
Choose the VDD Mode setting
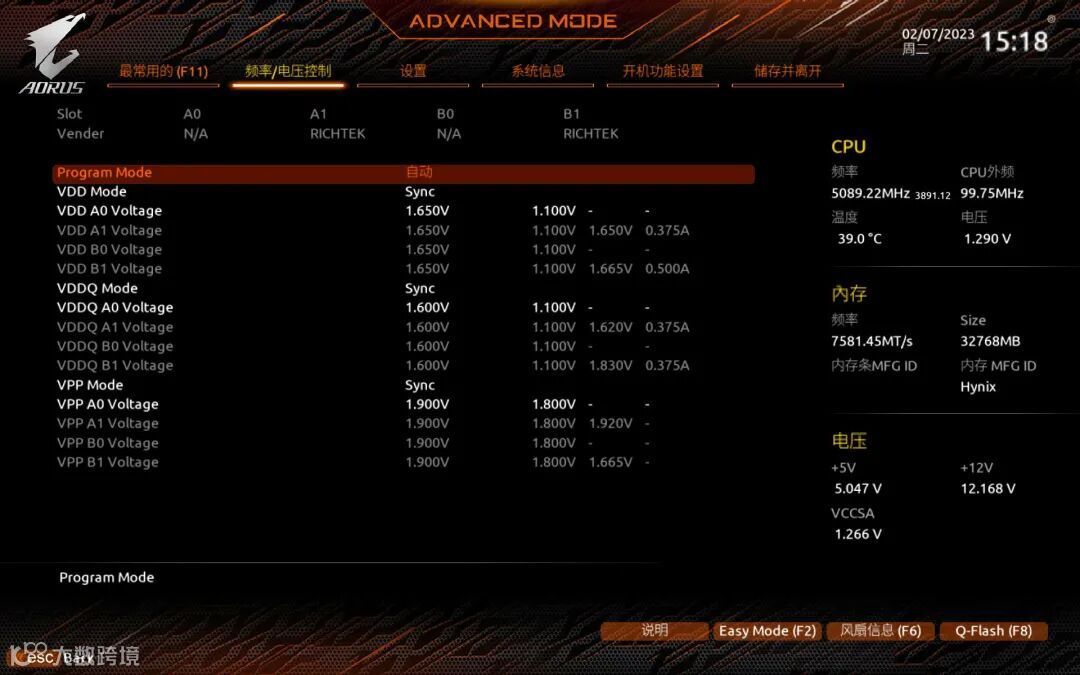[92, 192]
